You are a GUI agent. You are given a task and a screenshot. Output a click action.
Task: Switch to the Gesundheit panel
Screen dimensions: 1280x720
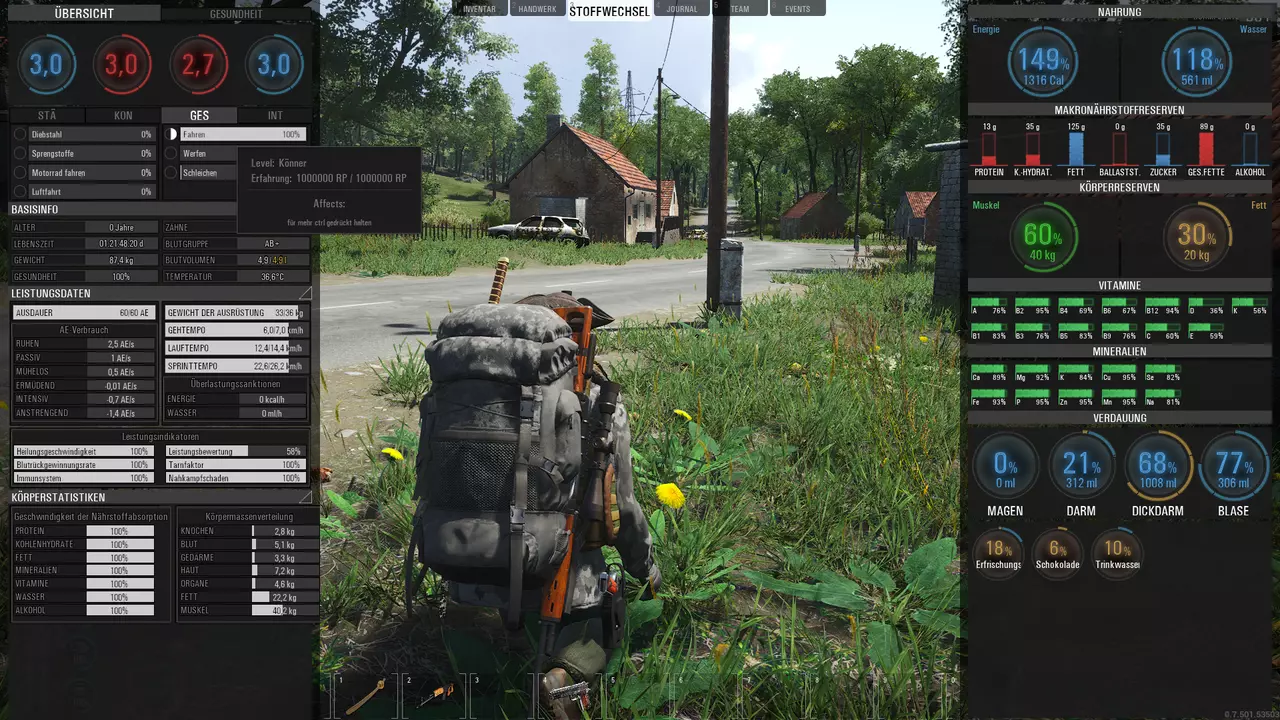tap(238, 14)
